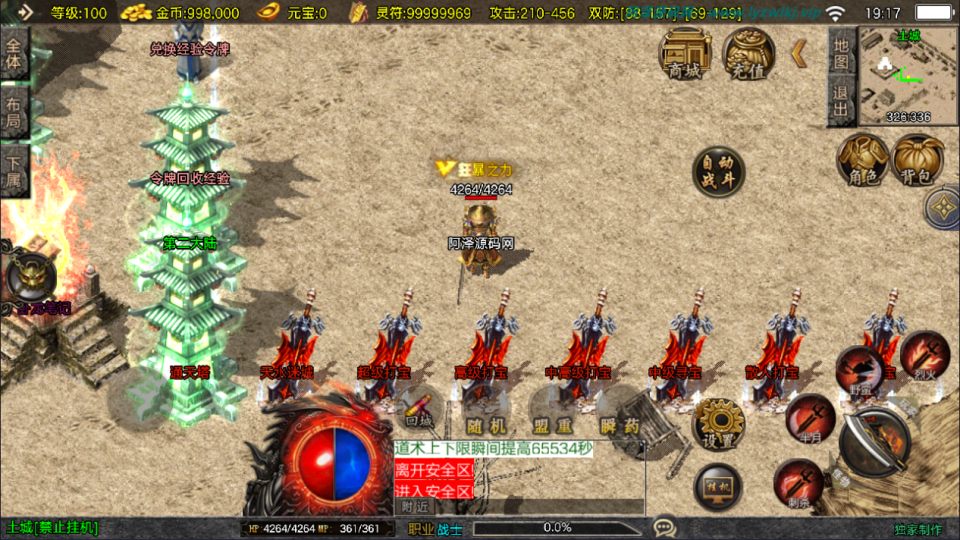Collapse the top menu with the gold arrow
This screenshot has width=960, height=540.
tap(798, 53)
